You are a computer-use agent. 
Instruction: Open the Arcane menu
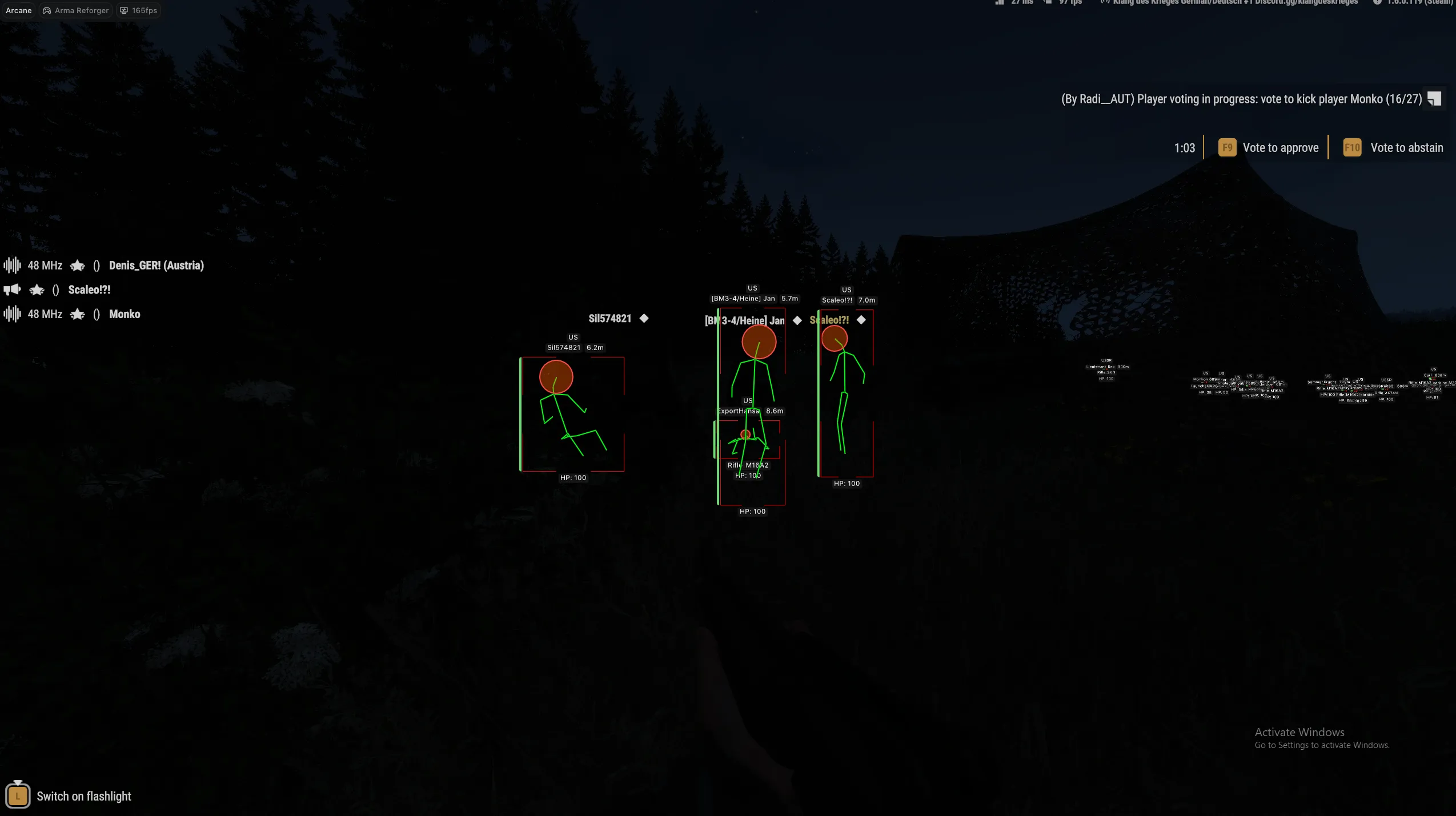(x=19, y=10)
